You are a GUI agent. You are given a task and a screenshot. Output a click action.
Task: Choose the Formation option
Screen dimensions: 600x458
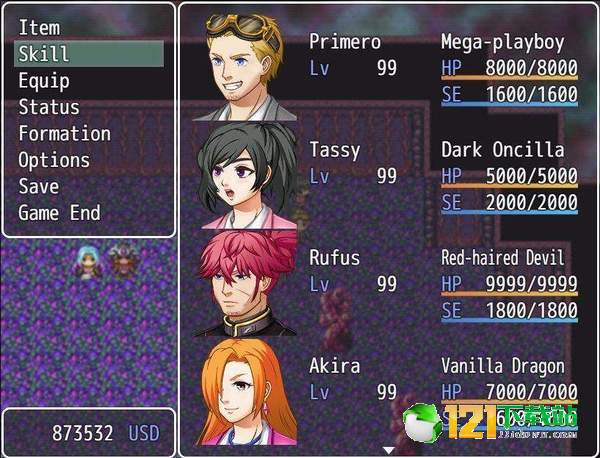65,134
